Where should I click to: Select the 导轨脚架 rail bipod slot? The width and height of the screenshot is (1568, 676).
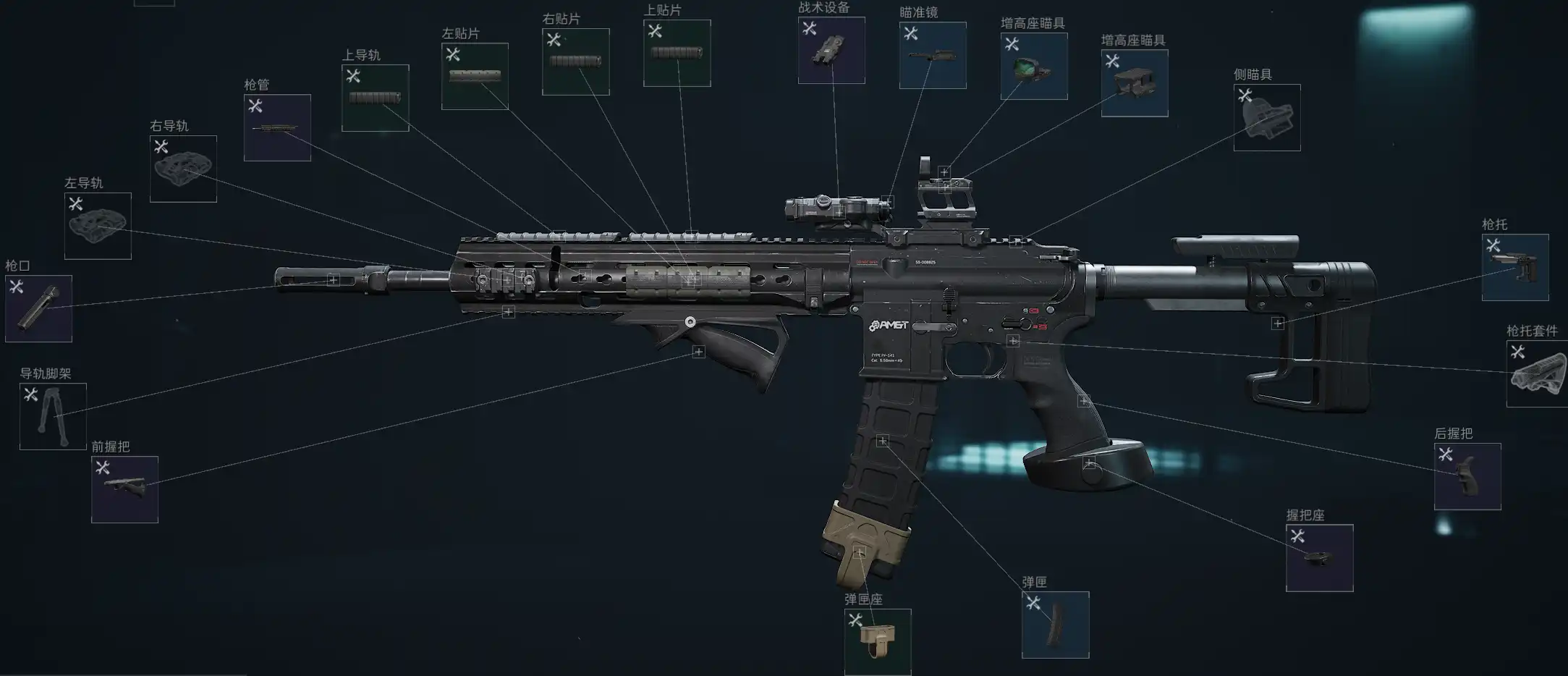pyautogui.click(x=53, y=416)
